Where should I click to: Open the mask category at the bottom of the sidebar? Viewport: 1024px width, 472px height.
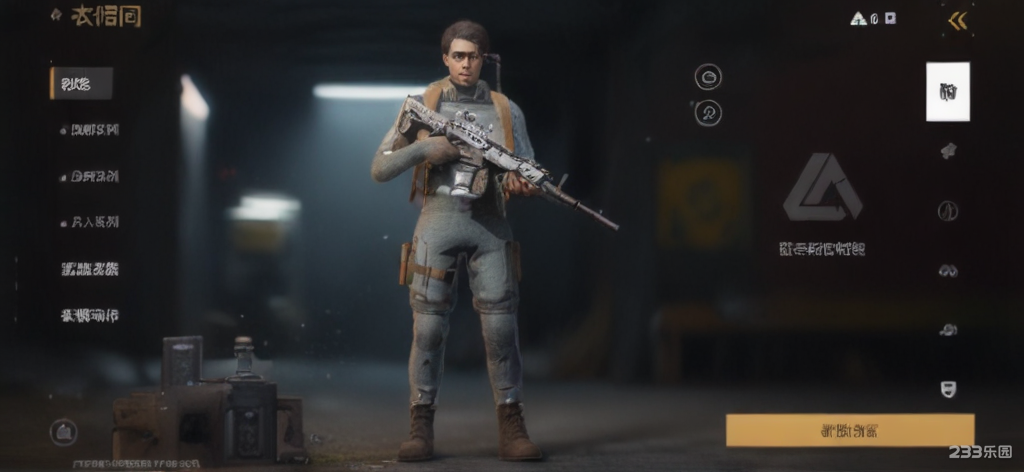pos(948,389)
